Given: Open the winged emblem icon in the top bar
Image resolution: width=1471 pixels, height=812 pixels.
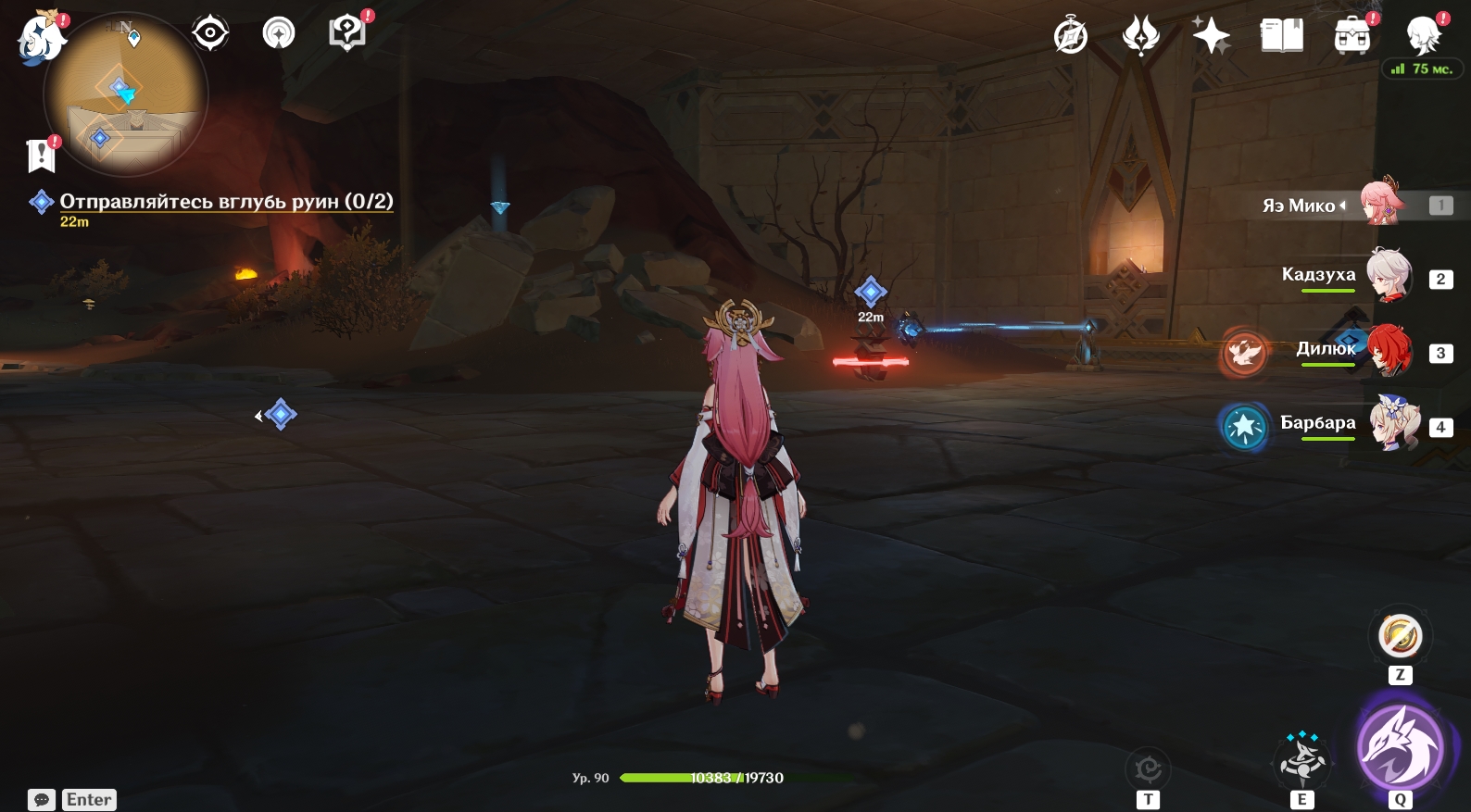Looking at the screenshot, I should point(1140,37).
